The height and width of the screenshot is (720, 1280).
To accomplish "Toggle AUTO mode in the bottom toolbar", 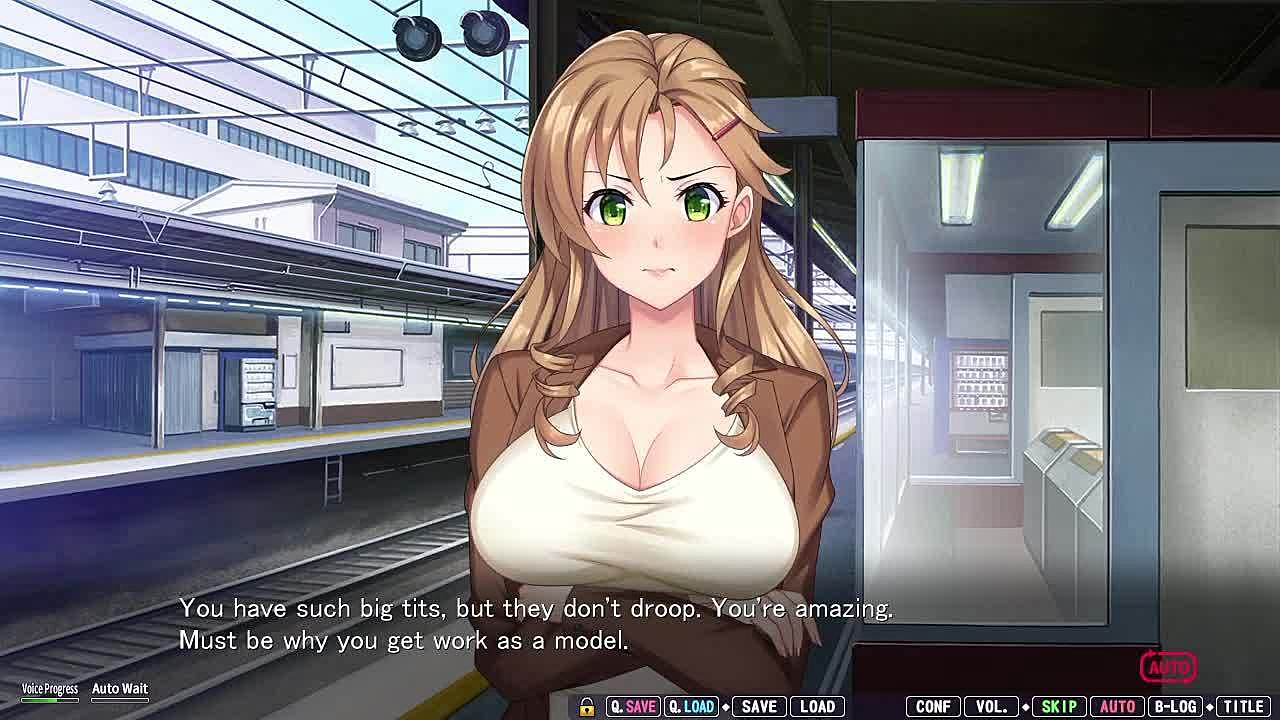I will point(1117,706).
